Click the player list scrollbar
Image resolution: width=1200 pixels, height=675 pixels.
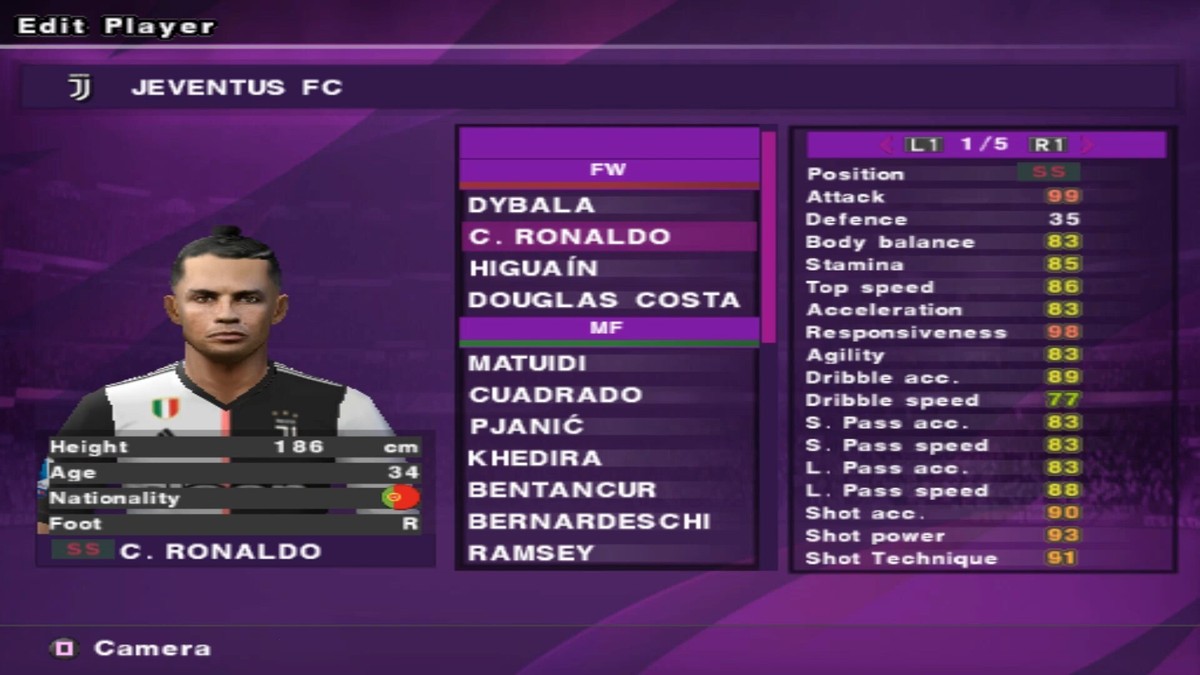(768, 237)
